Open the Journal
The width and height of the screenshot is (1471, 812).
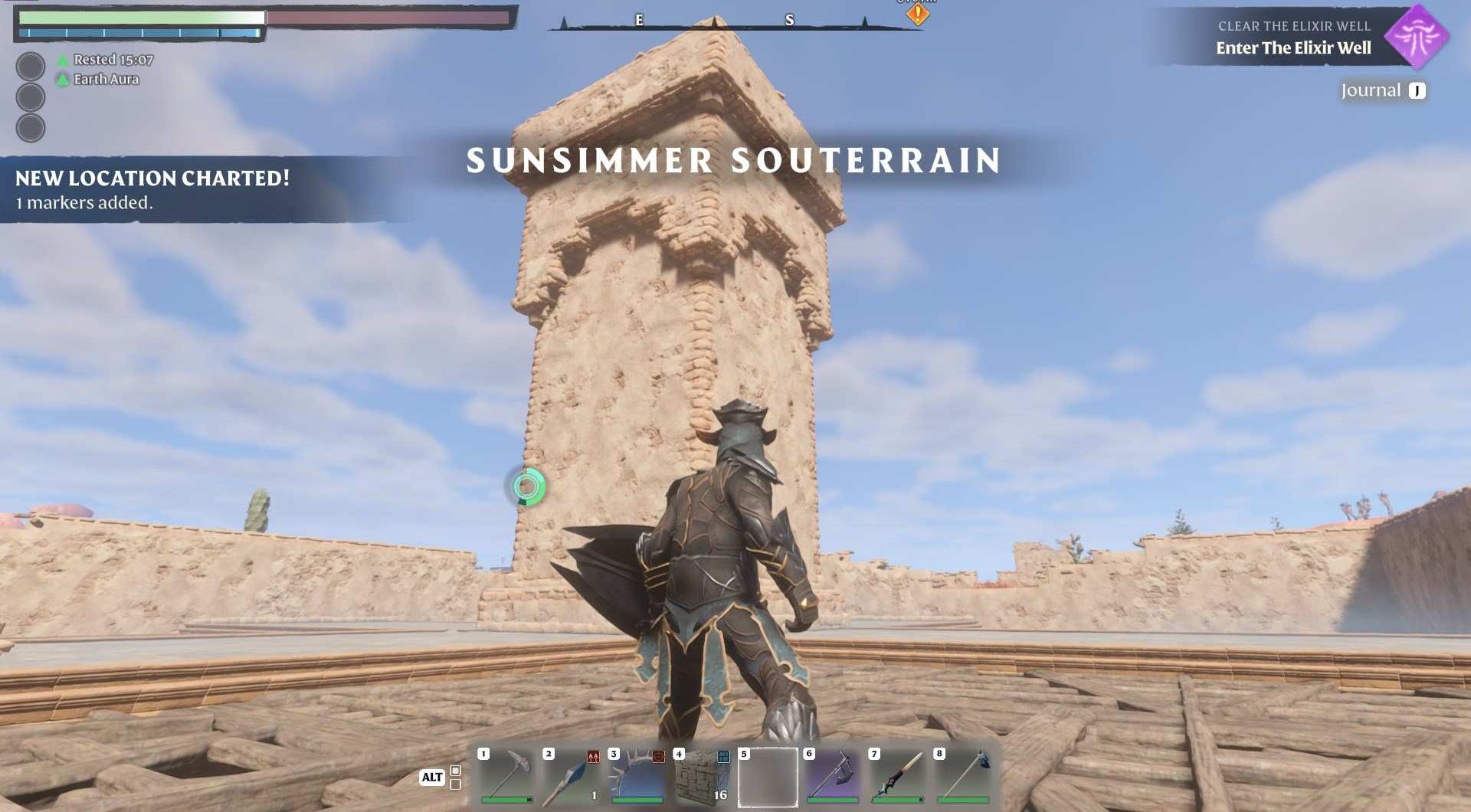[x=1378, y=89]
